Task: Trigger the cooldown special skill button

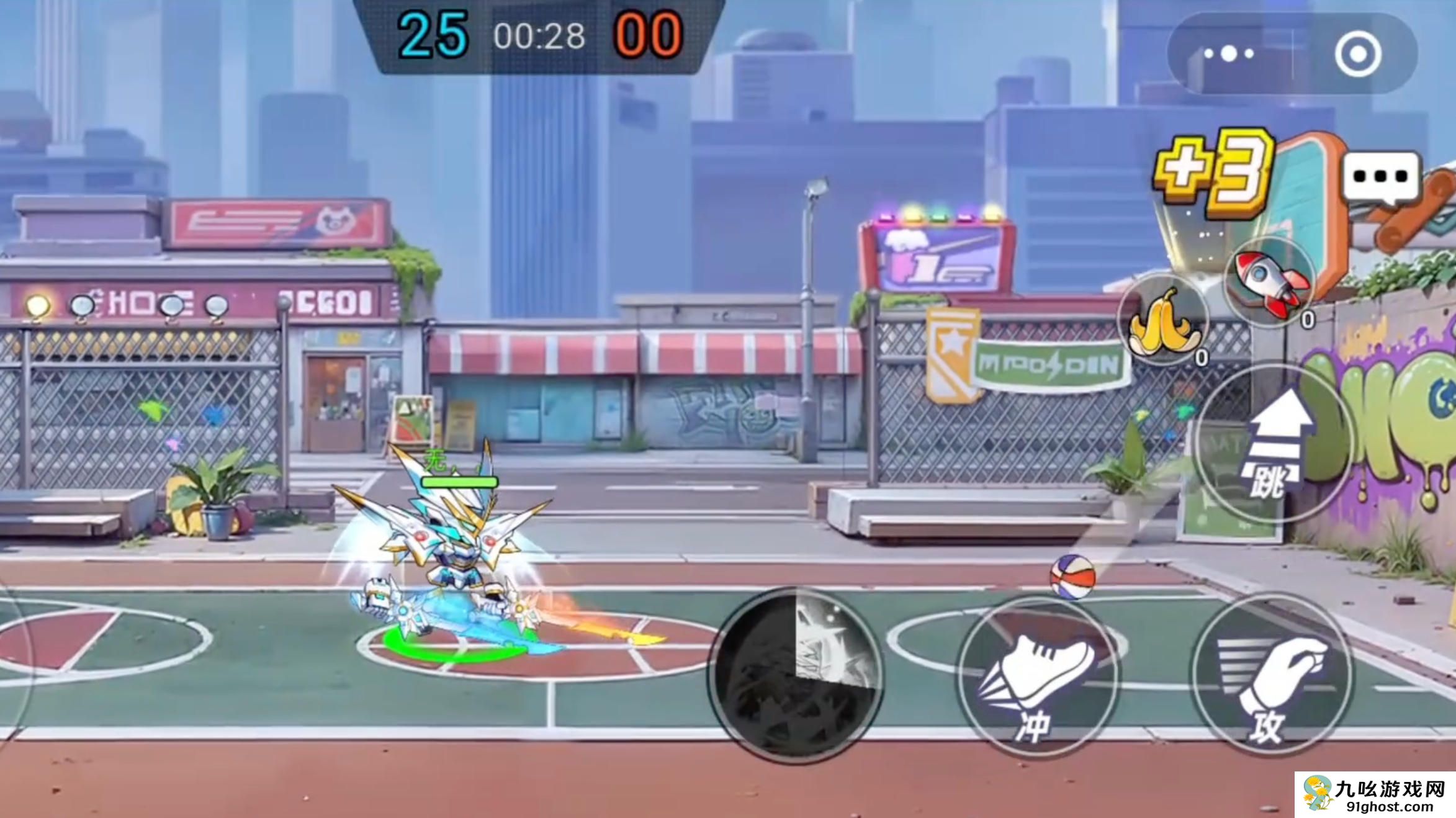Action: tap(797, 675)
